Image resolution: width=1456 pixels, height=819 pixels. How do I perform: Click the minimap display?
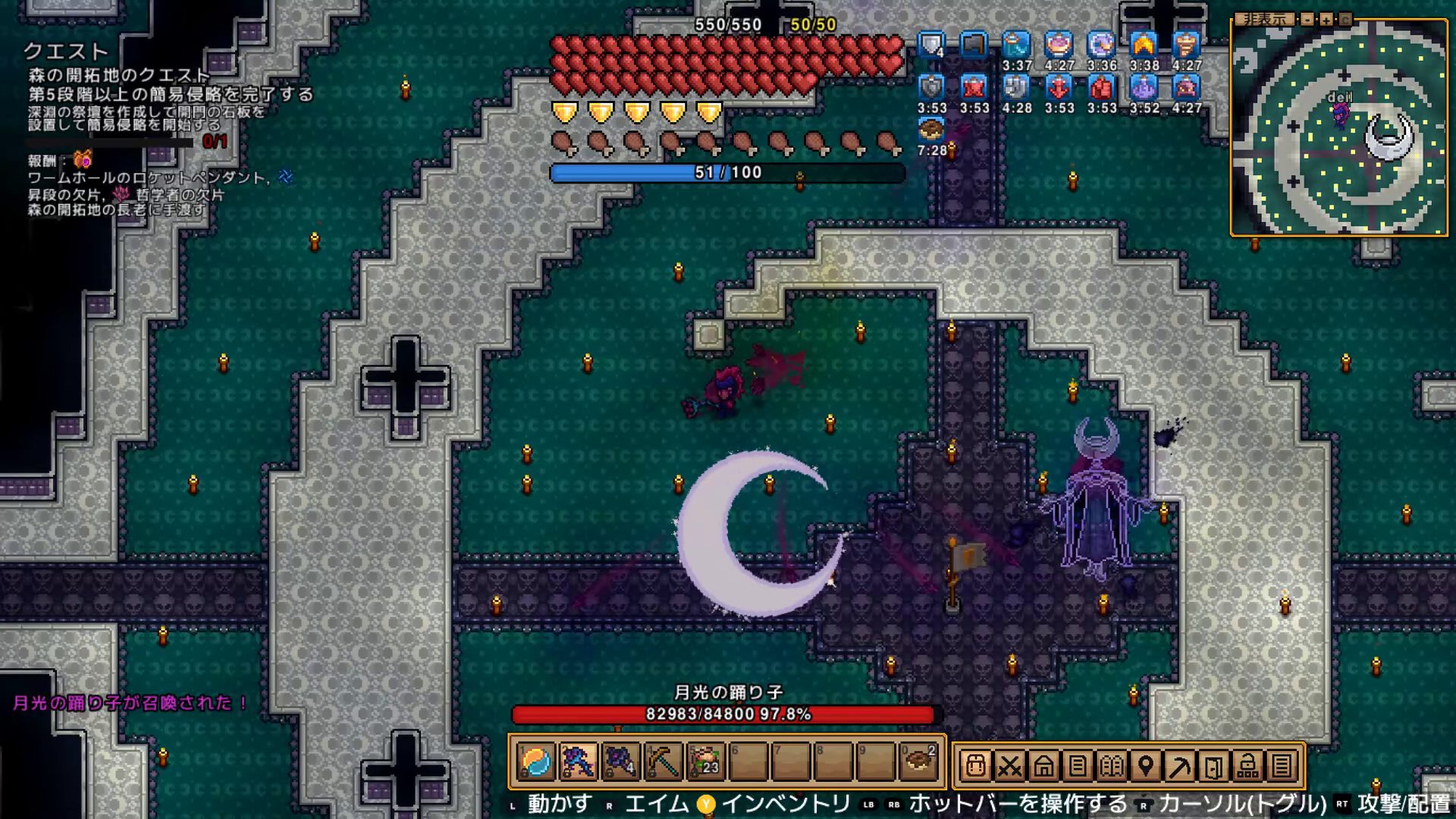[x=1338, y=130]
